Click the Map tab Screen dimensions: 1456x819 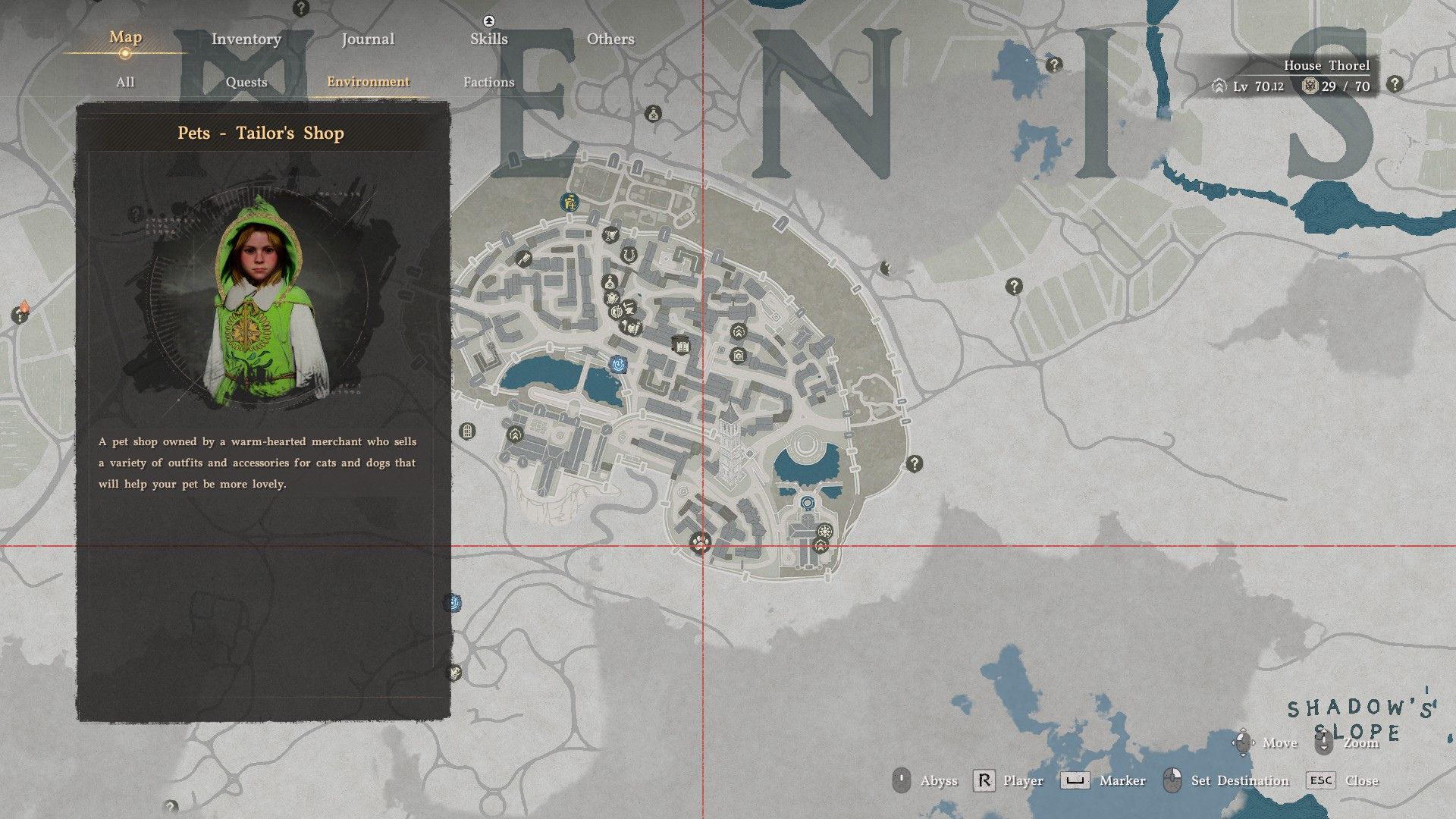tap(125, 37)
